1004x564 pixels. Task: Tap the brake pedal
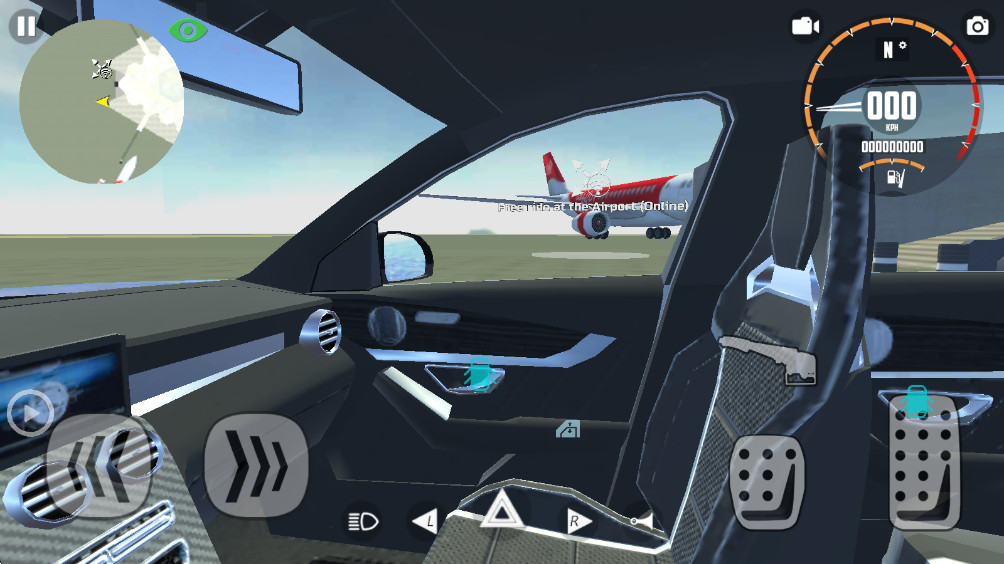tap(768, 481)
